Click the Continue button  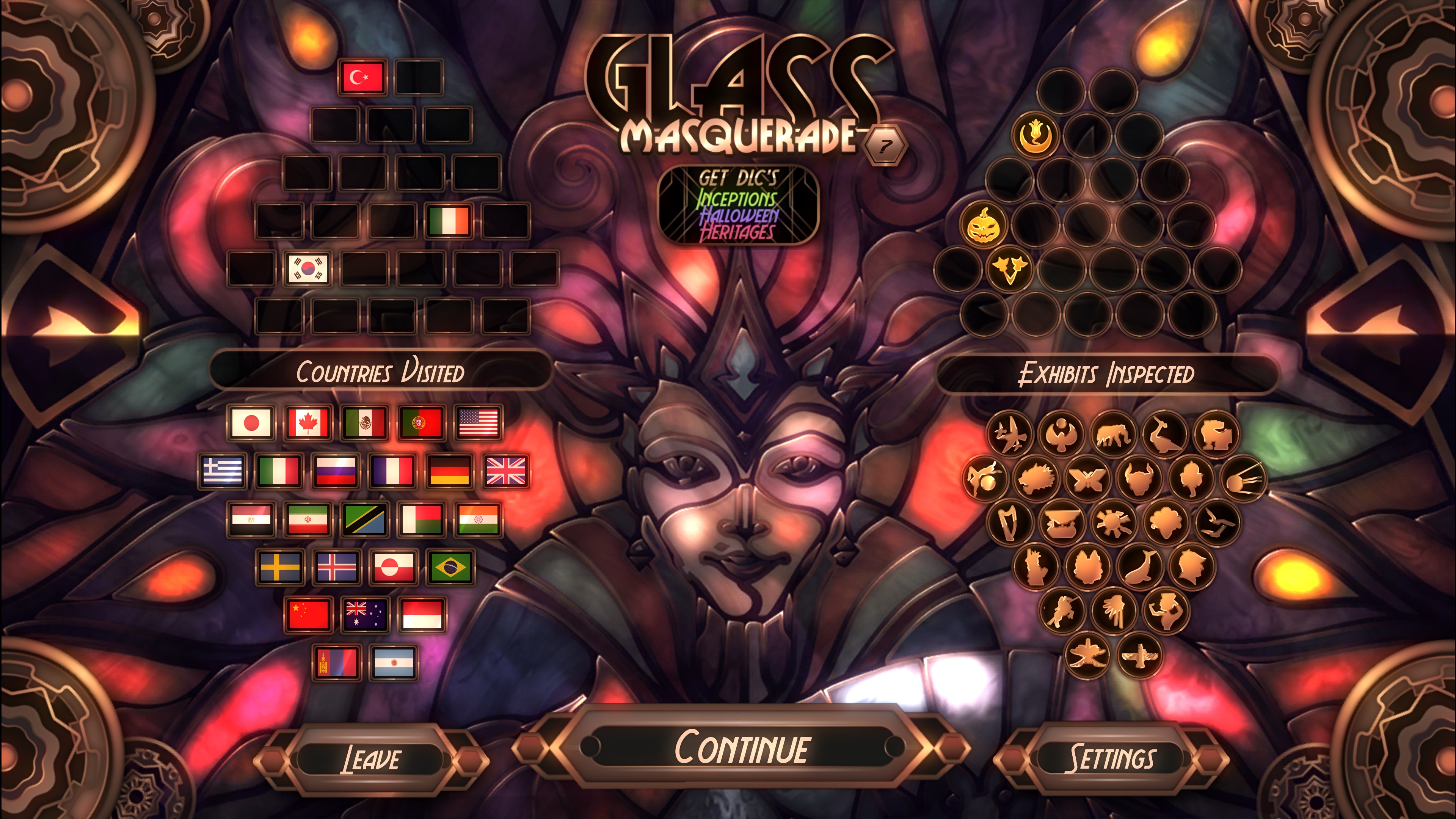(x=741, y=747)
